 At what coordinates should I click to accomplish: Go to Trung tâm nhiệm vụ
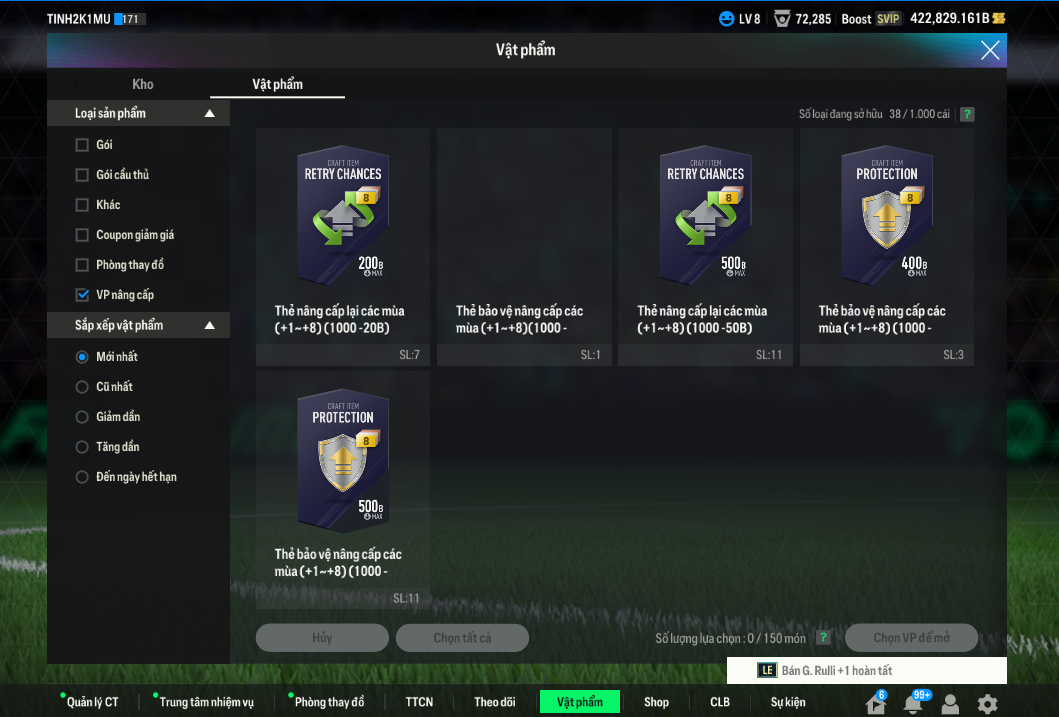(x=206, y=702)
